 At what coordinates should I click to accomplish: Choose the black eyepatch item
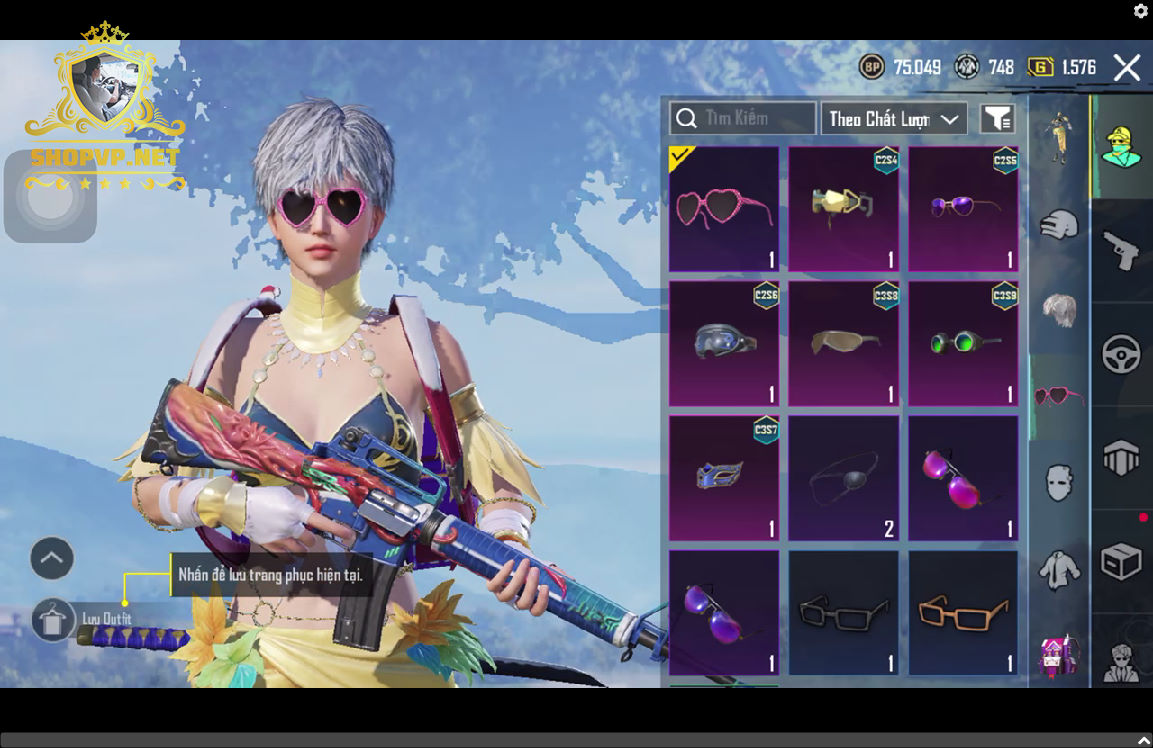[843, 477]
